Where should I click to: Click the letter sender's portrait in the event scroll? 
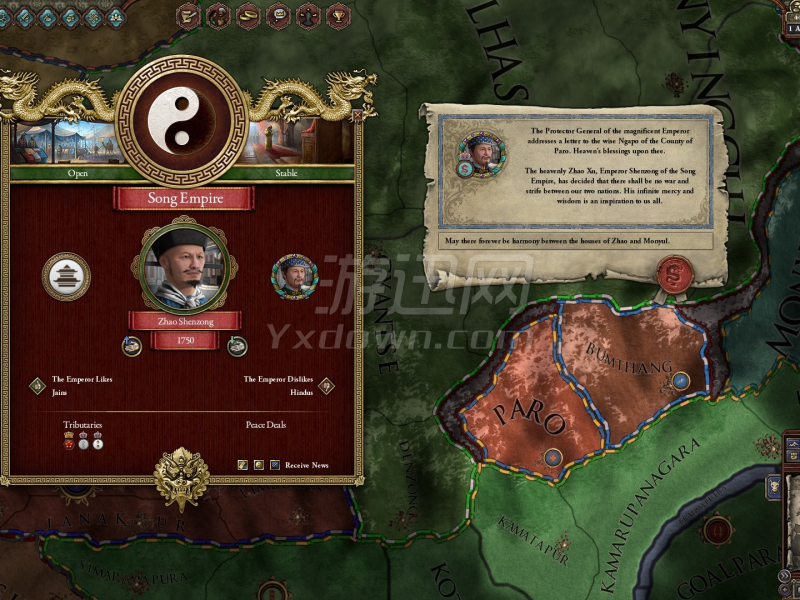[482, 152]
